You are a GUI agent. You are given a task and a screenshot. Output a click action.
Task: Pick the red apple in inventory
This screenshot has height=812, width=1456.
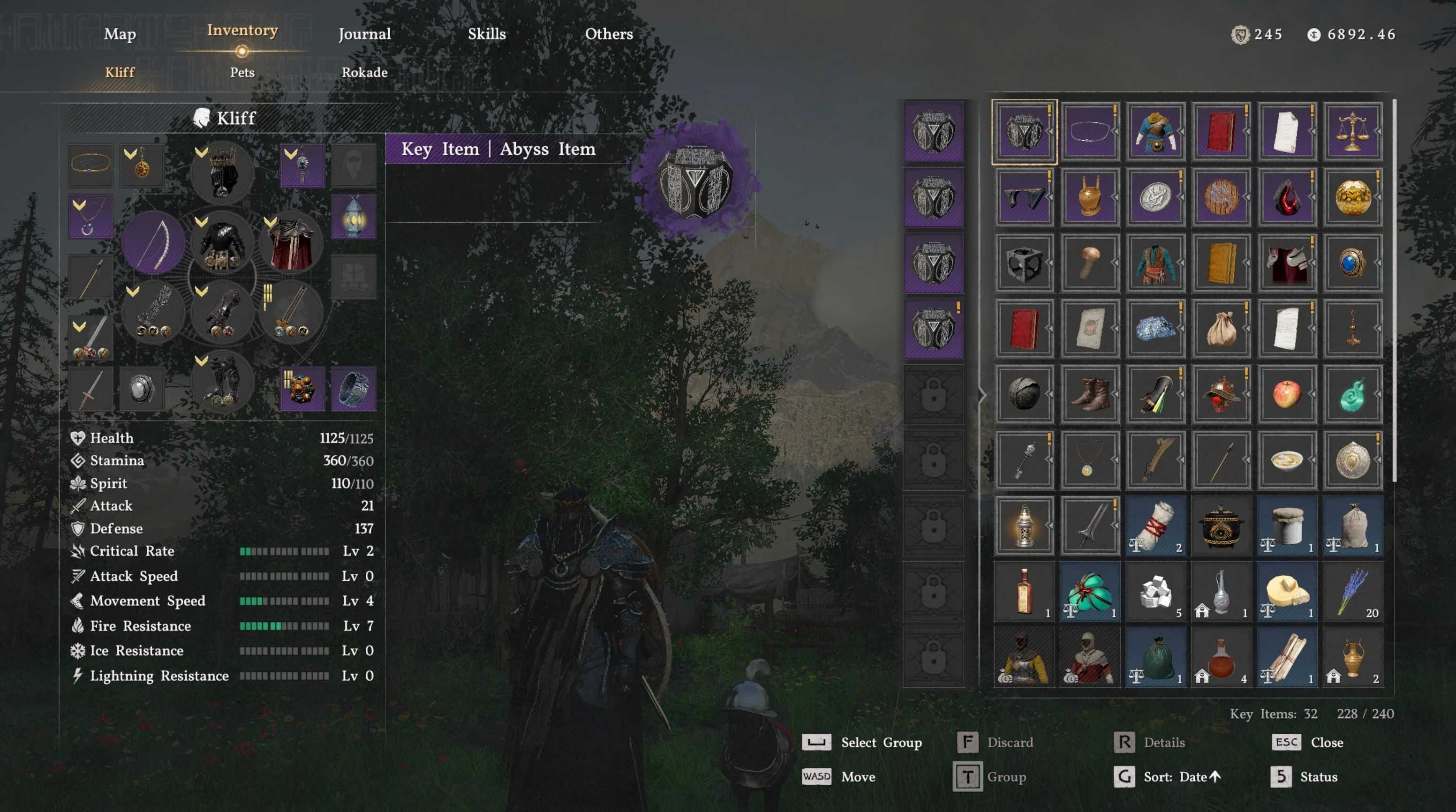[1286, 394]
